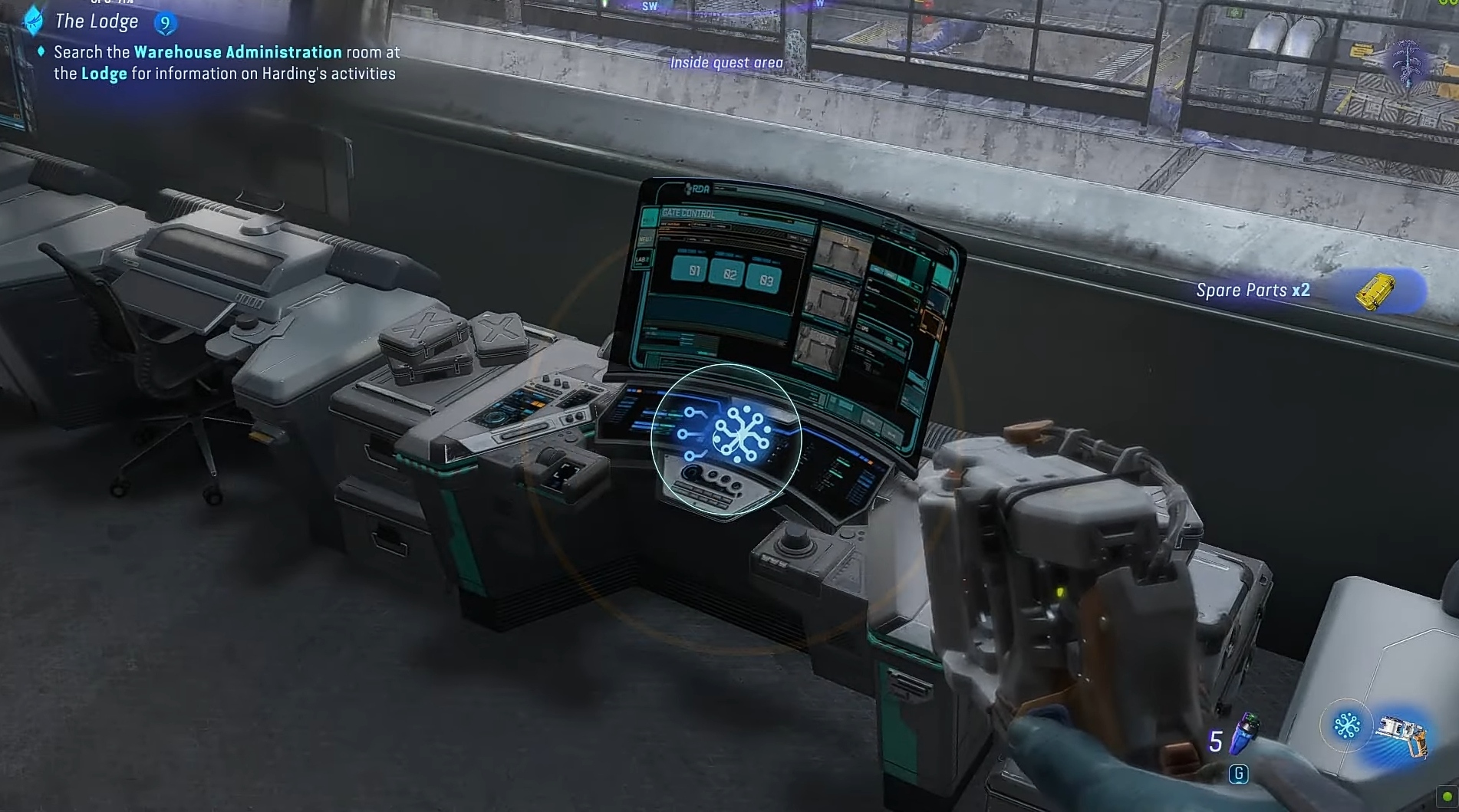Click the circular hack ability icon beside the weapon
1459x812 pixels.
pyautogui.click(x=1347, y=727)
